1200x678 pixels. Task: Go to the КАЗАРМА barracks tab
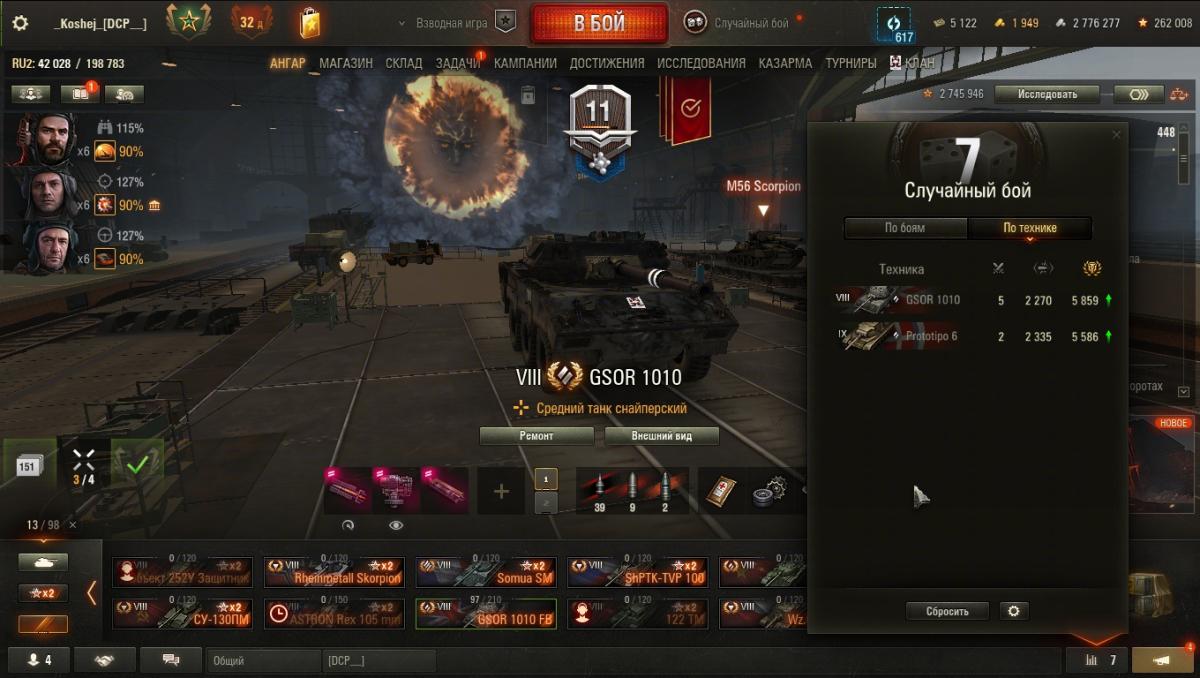pyautogui.click(x=785, y=63)
